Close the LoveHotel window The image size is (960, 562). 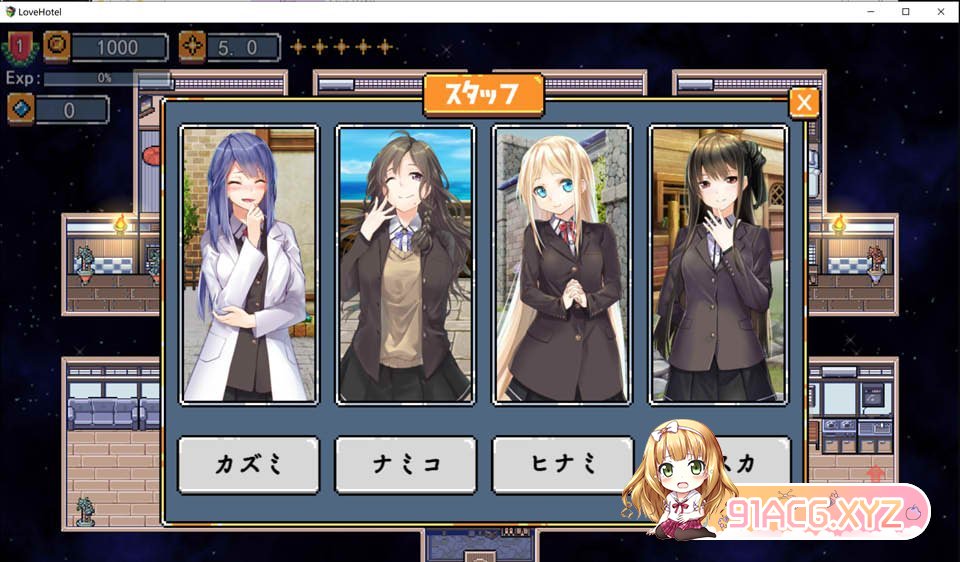click(936, 11)
